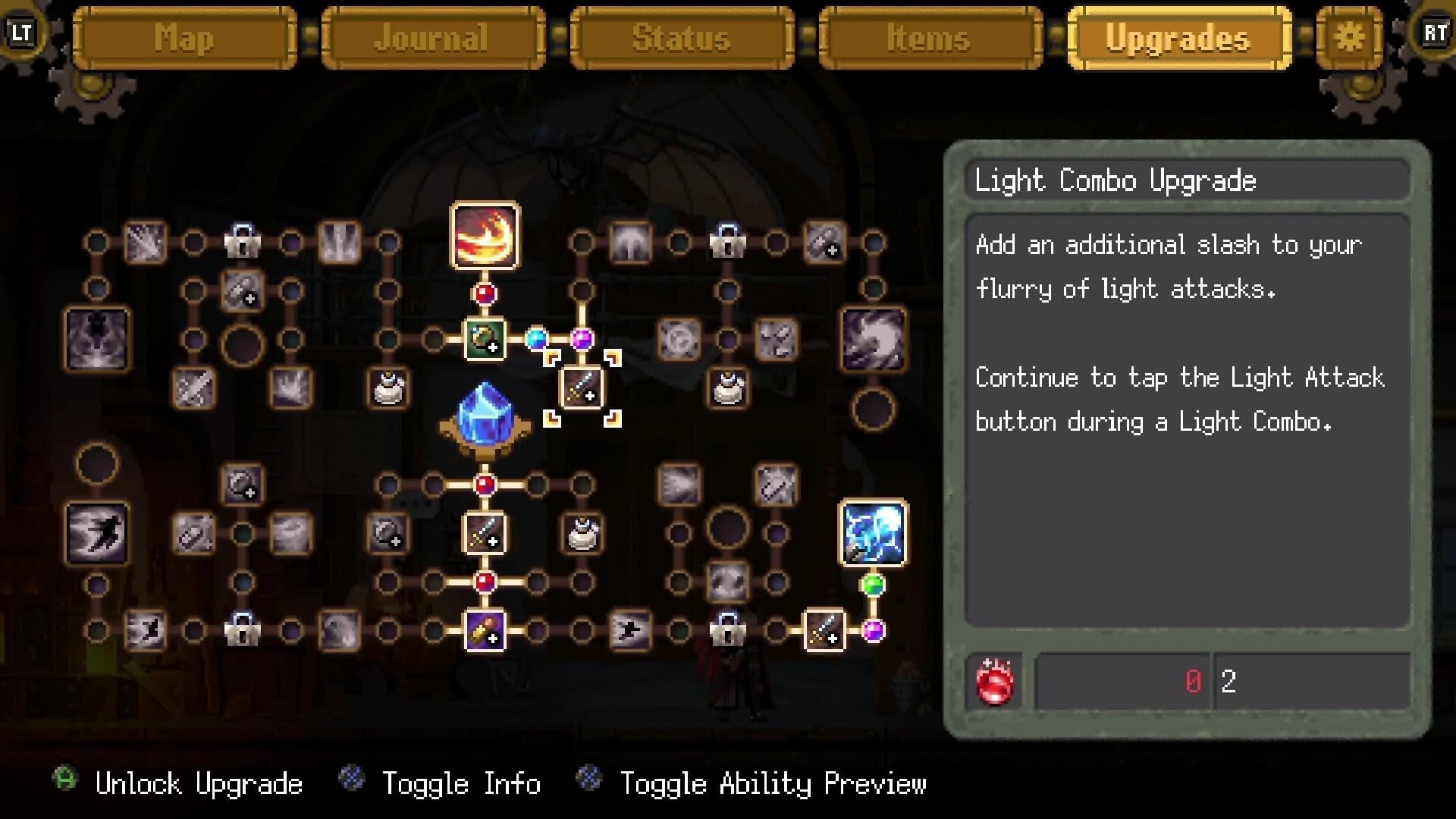Open the gear settings tab
Image resolution: width=1456 pixels, height=819 pixels.
point(1349,36)
